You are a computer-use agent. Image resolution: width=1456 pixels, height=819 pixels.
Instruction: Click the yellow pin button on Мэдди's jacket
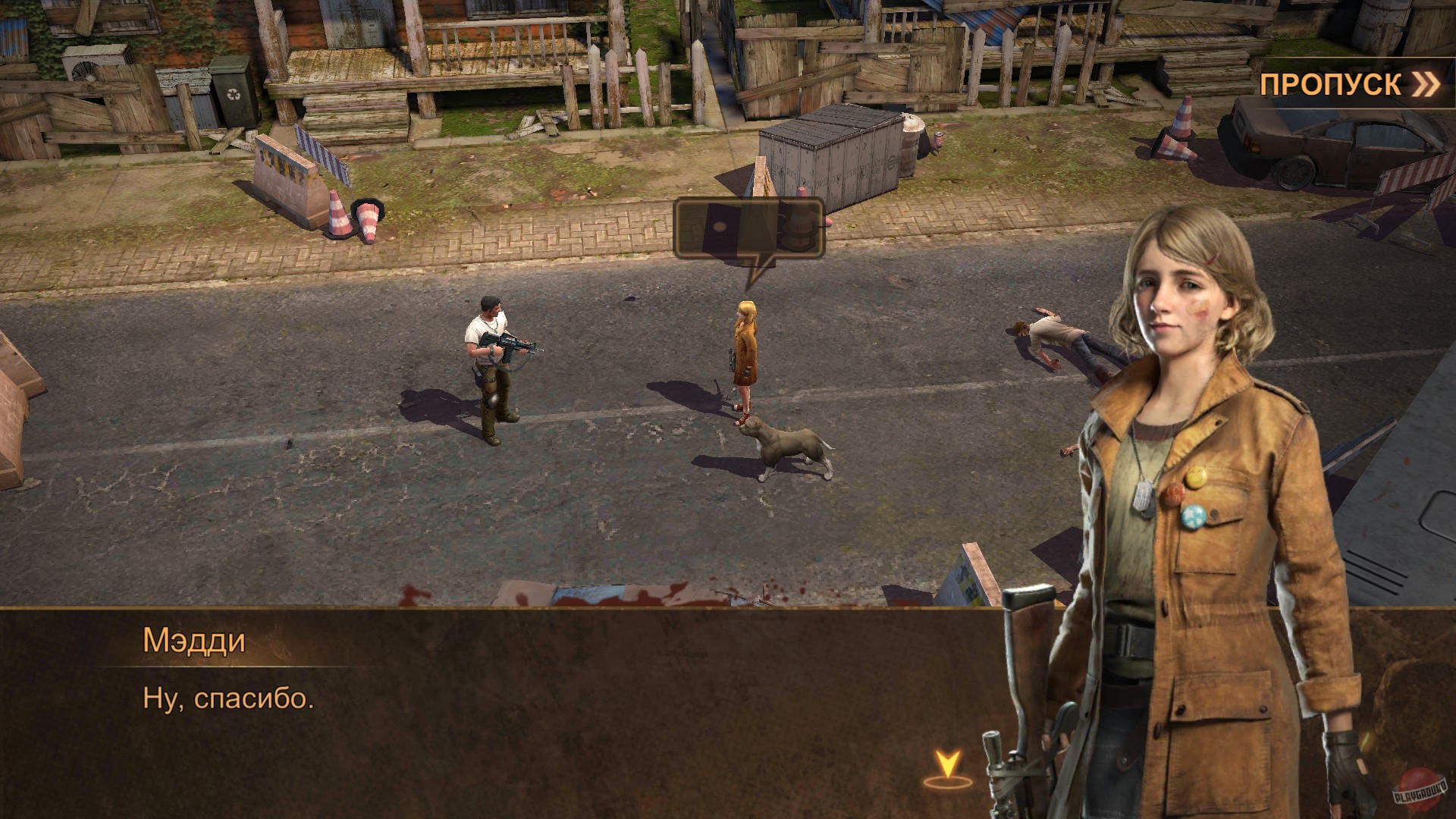tap(1196, 478)
